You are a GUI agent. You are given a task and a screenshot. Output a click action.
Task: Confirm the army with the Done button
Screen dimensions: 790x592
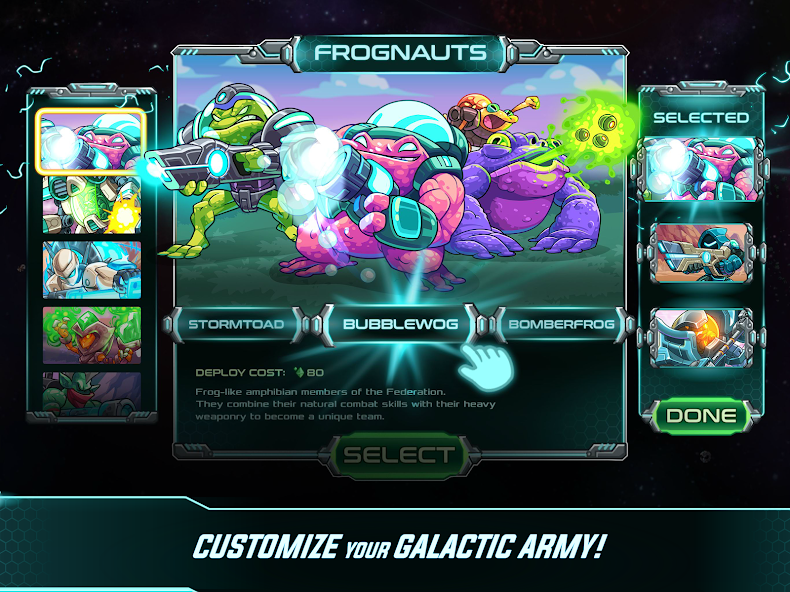(701, 415)
